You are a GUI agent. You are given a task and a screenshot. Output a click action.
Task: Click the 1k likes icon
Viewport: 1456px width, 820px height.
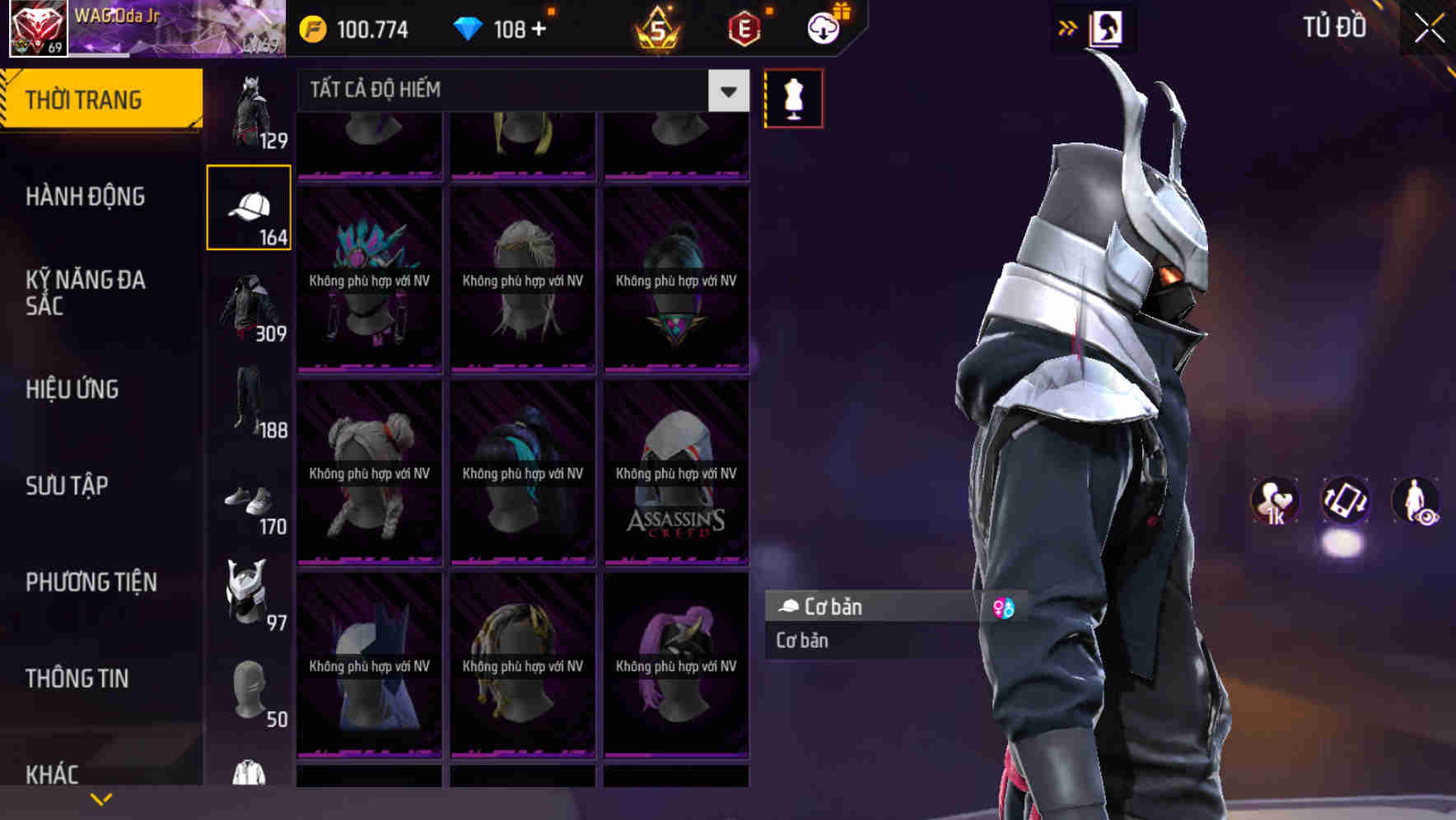pyautogui.click(x=1275, y=502)
